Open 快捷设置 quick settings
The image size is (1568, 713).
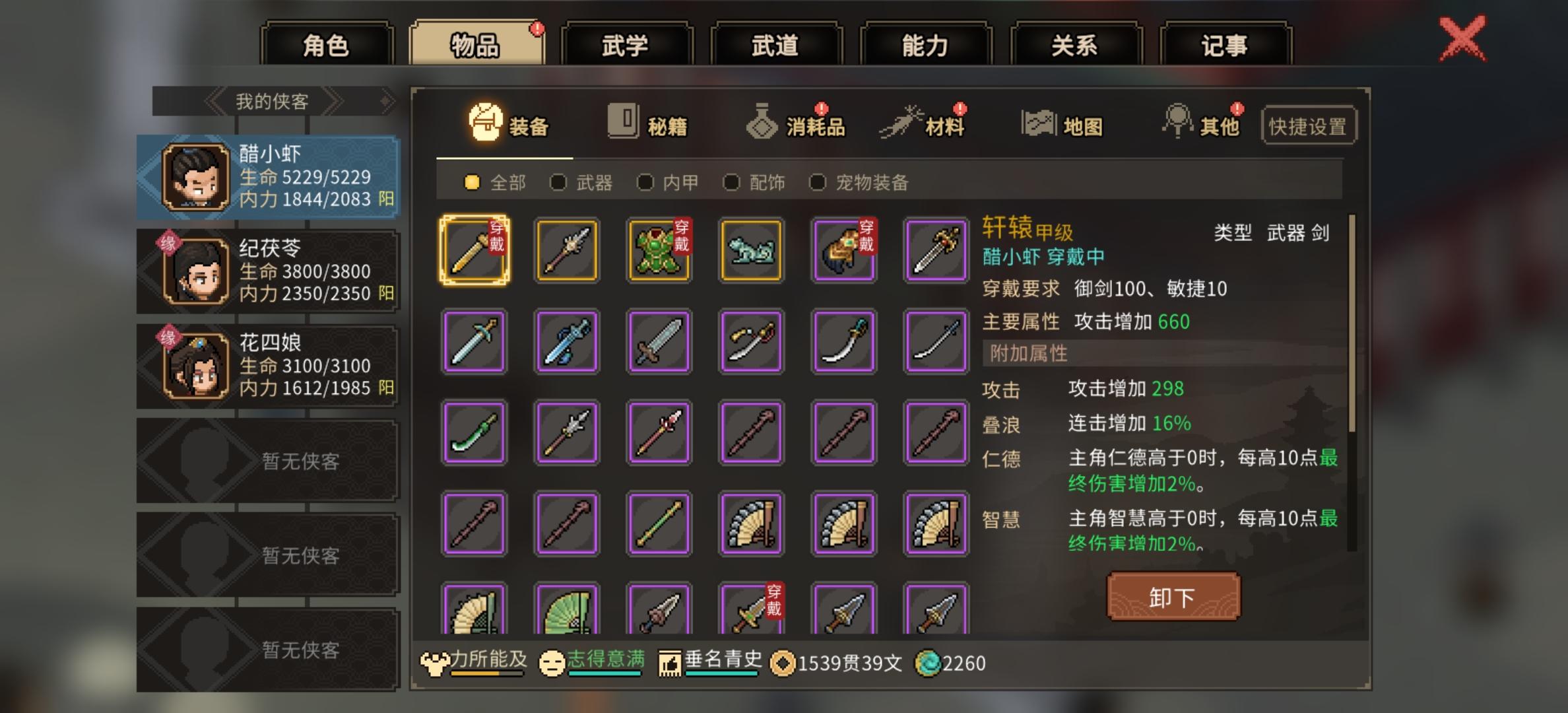click(x=1308, y=126)
